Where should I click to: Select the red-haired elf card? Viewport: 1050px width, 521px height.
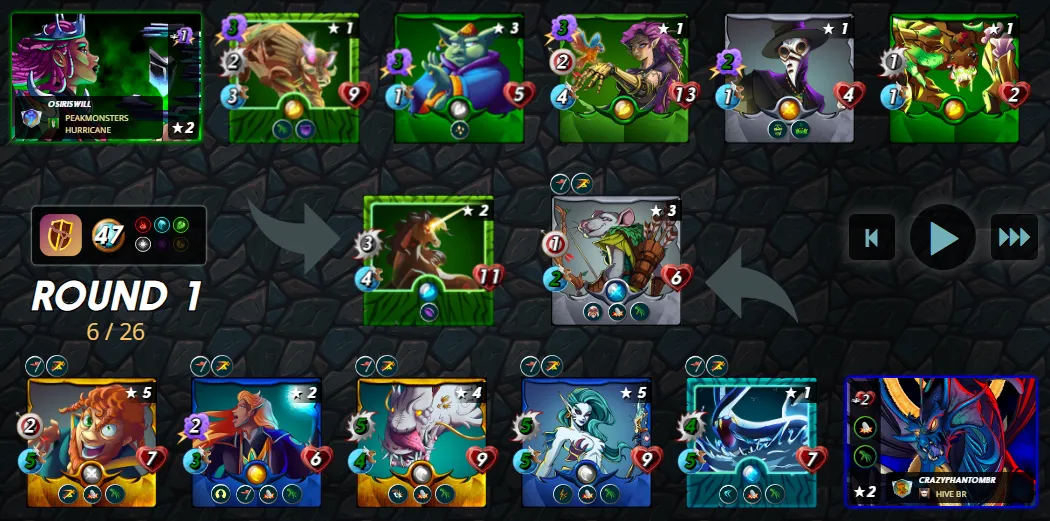point(257,440)
